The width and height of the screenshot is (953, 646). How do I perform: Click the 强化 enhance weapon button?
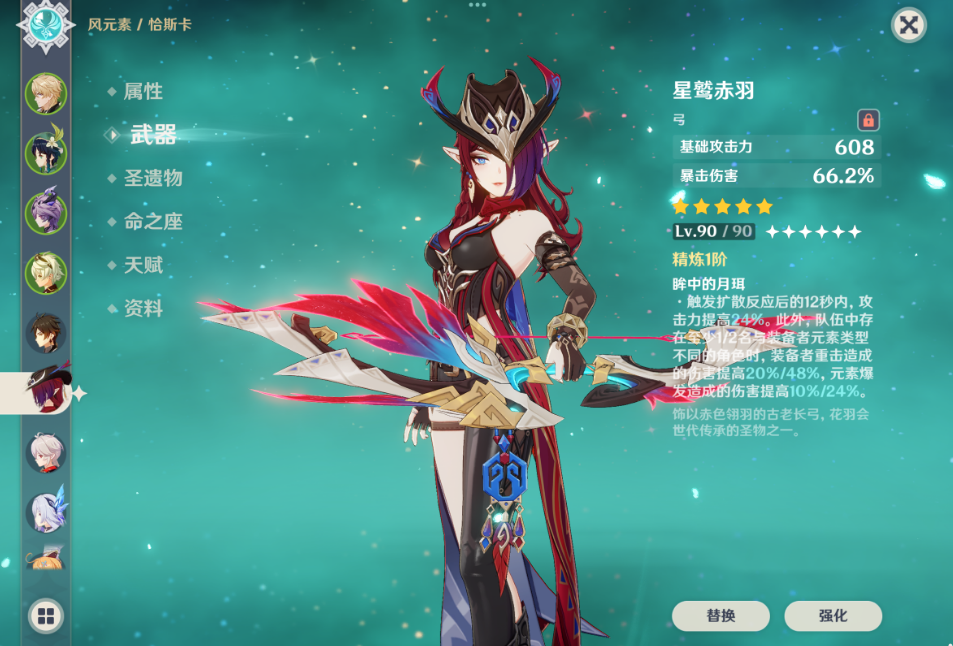pyautogui.click(x=833, y=616)
